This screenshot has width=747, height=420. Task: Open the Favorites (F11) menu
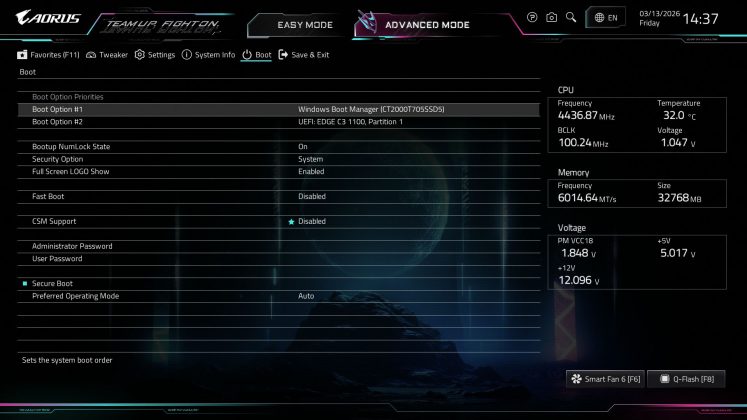pos(49,55)
